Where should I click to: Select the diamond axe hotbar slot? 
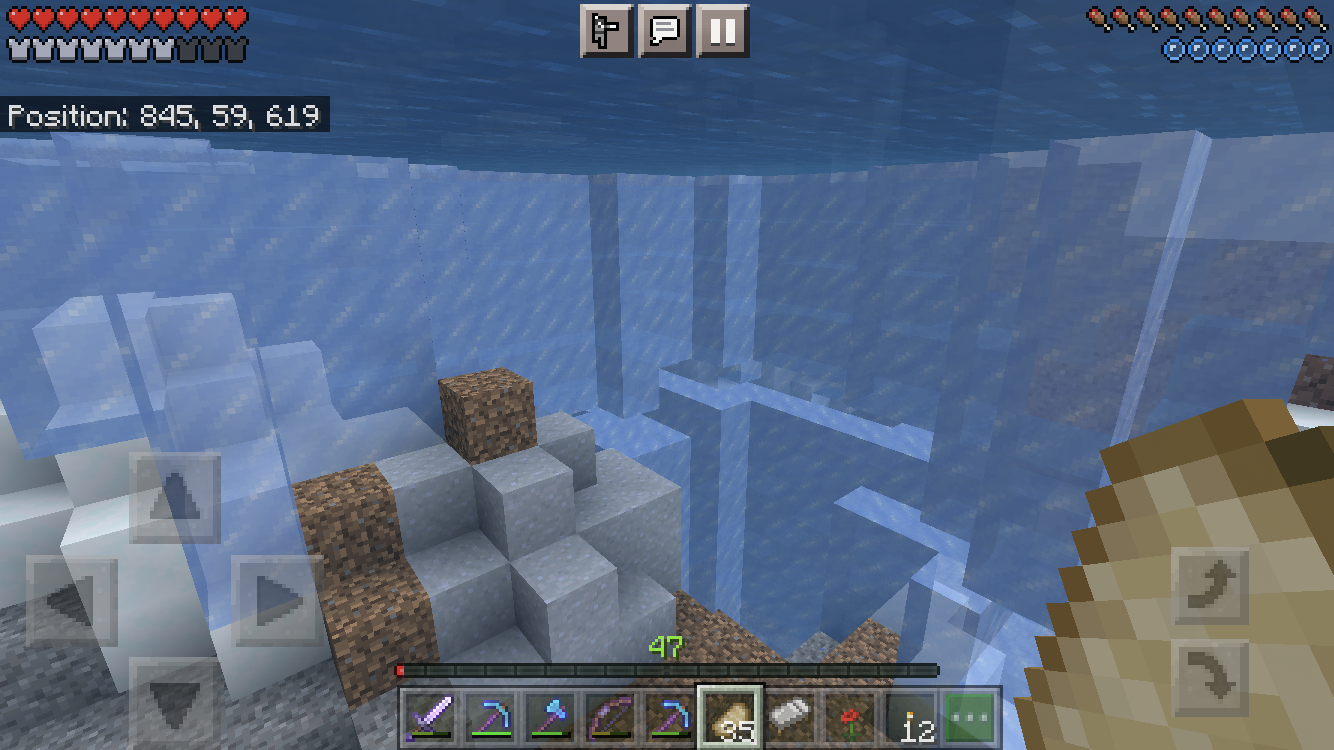tap(549, 717)
